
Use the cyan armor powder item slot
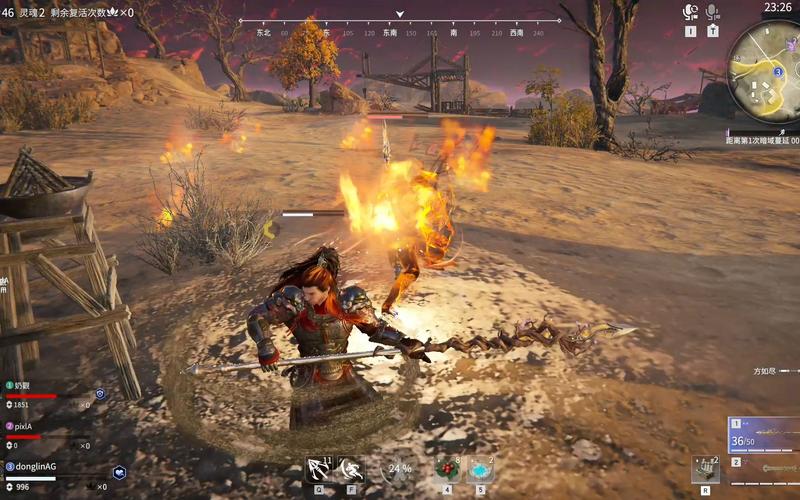(480, 468)
